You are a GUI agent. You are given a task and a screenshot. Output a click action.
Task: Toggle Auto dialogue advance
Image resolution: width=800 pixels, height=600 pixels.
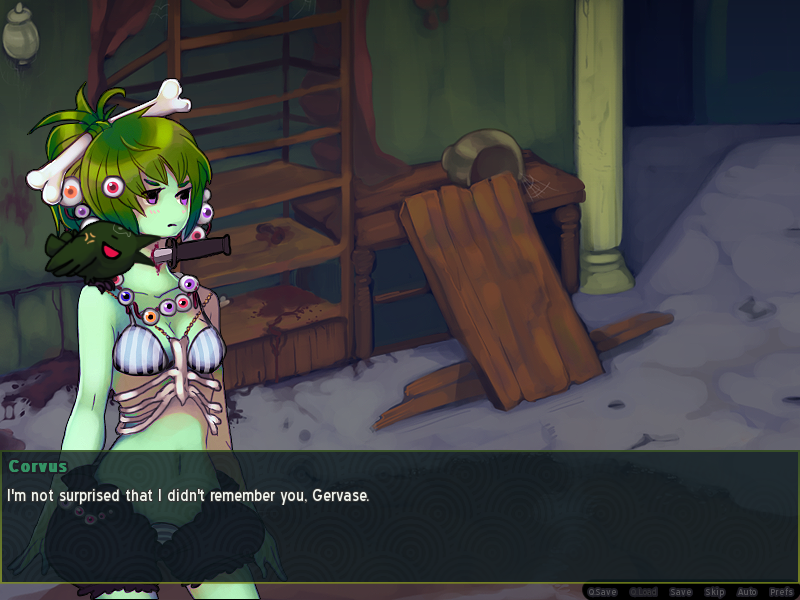click(x=747, y=592)
